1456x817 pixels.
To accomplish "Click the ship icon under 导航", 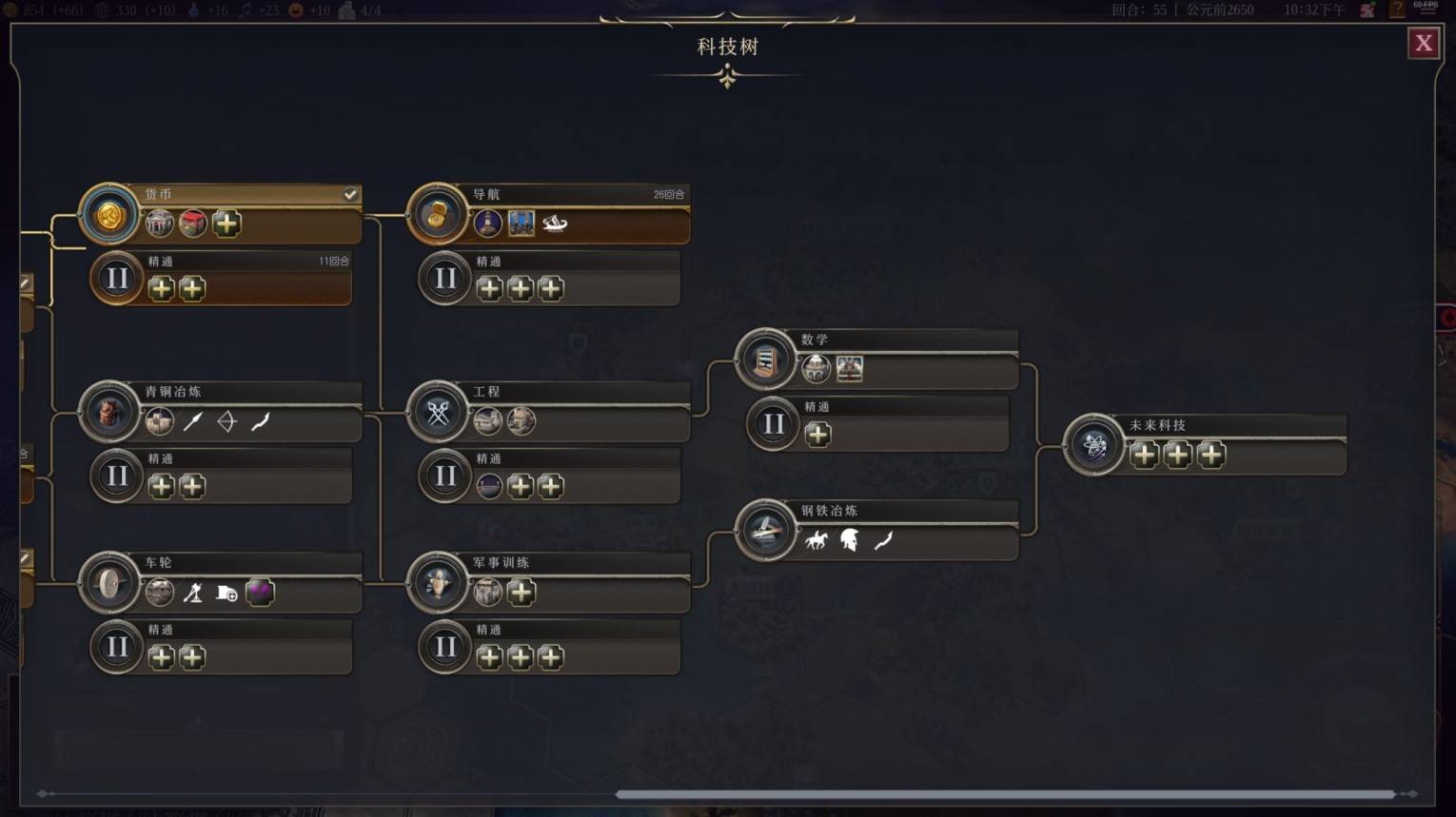I will [555, 224].
